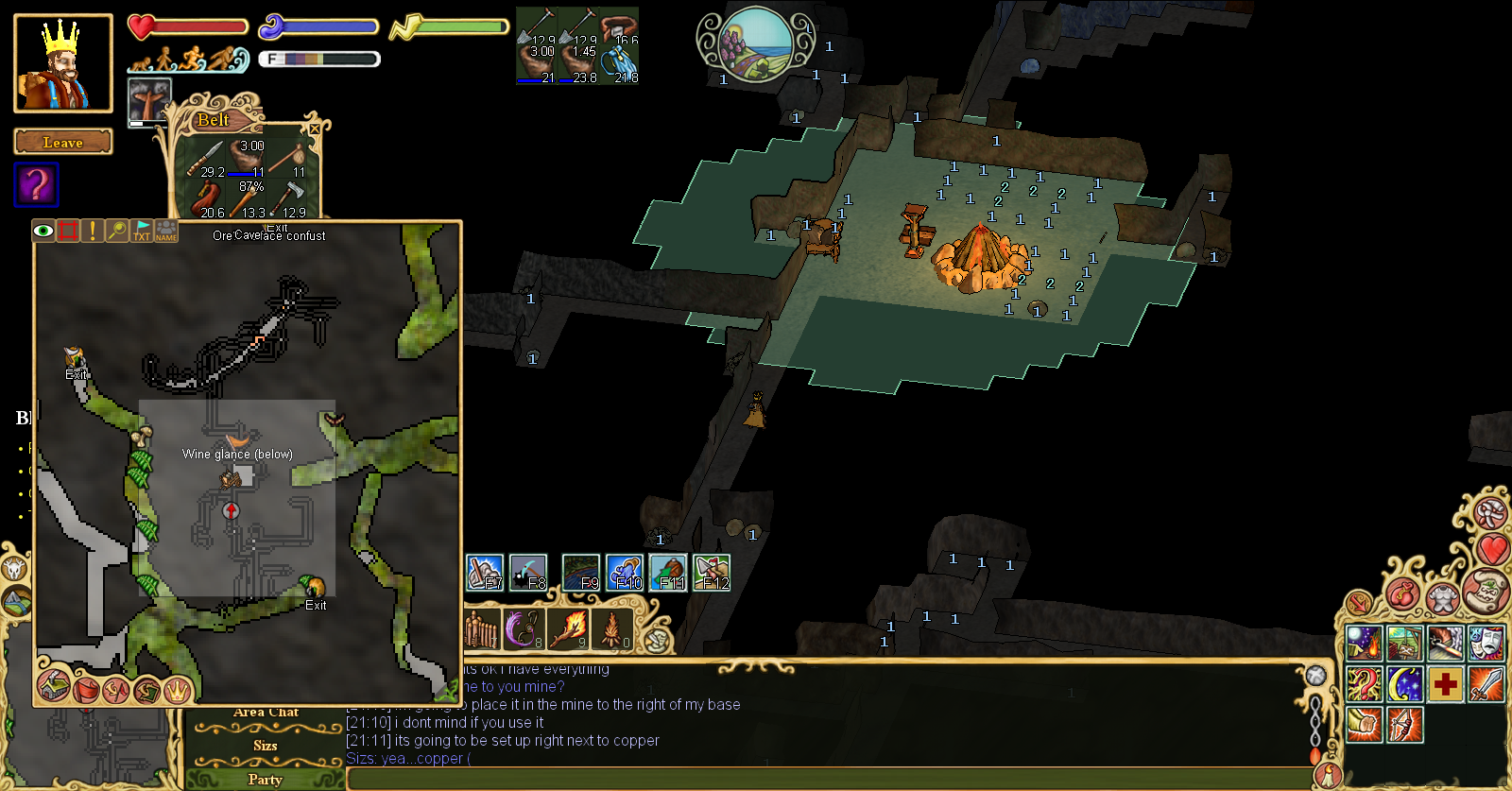Click the crescent moon ability icon
The height and width of the screenshot is (791, 1512).
coord(1405,684)
